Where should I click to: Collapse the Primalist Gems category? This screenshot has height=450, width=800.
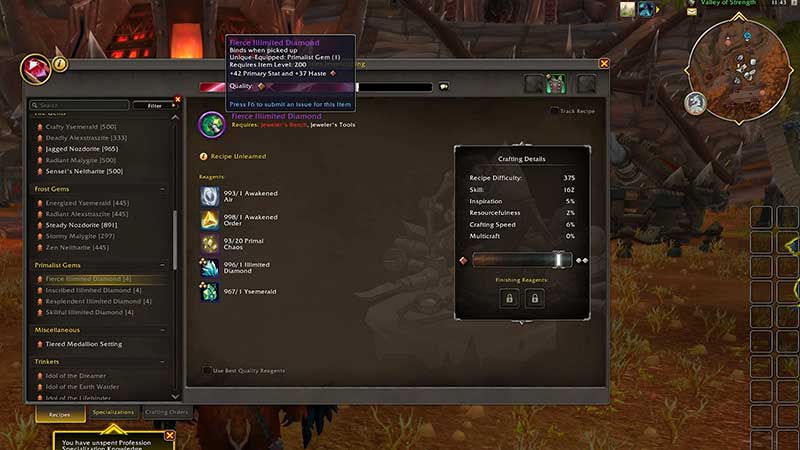tap(163, 265)
